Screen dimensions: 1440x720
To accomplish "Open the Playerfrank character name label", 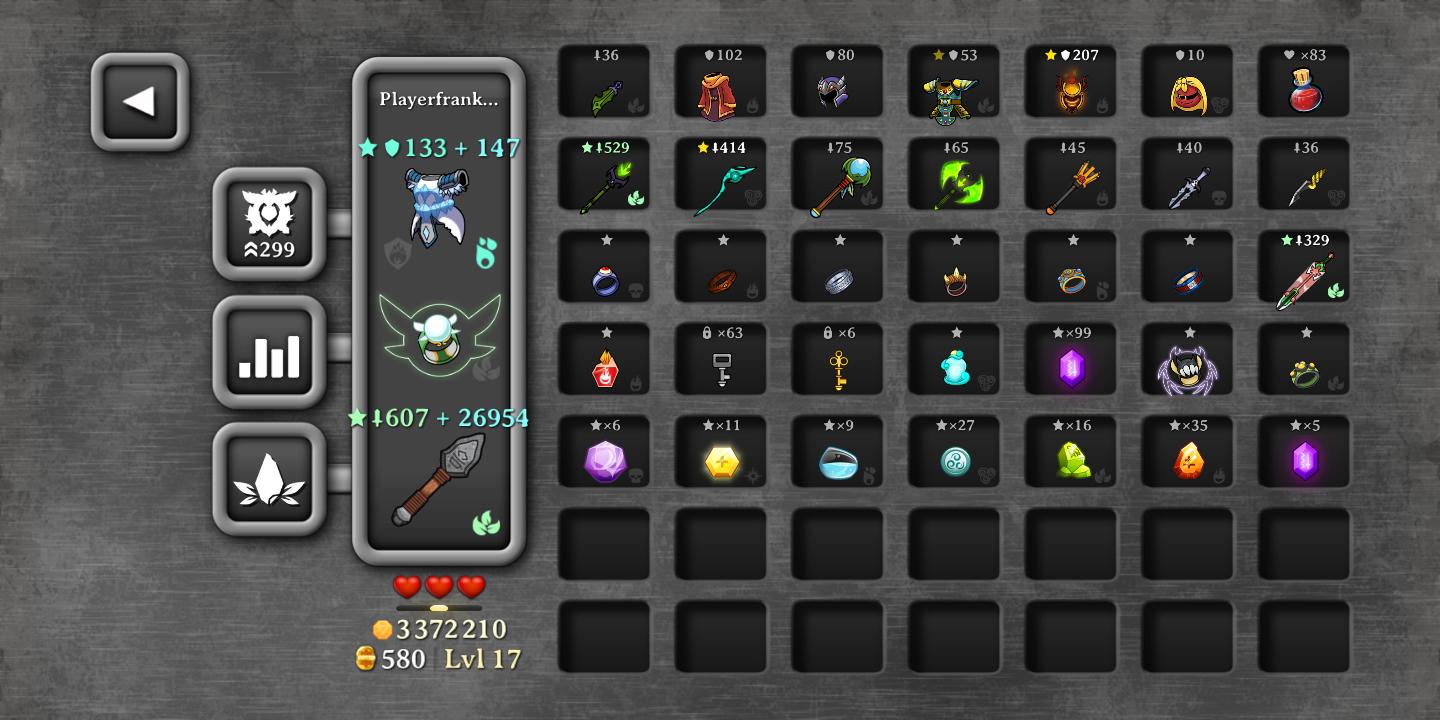I will pos(438,99).
